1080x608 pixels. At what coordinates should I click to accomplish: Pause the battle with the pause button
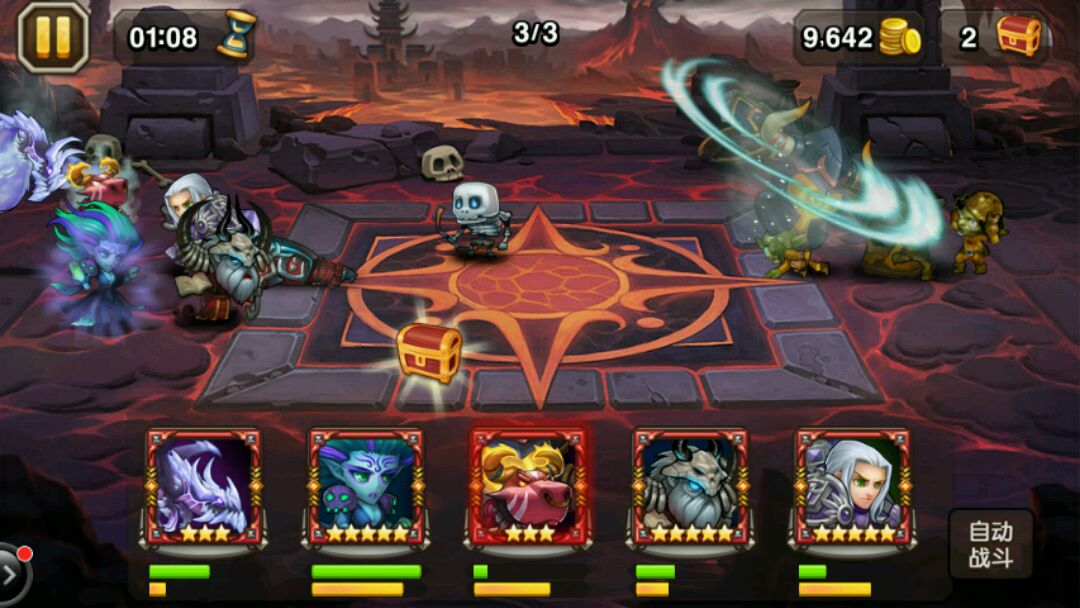tap(53, 36)
